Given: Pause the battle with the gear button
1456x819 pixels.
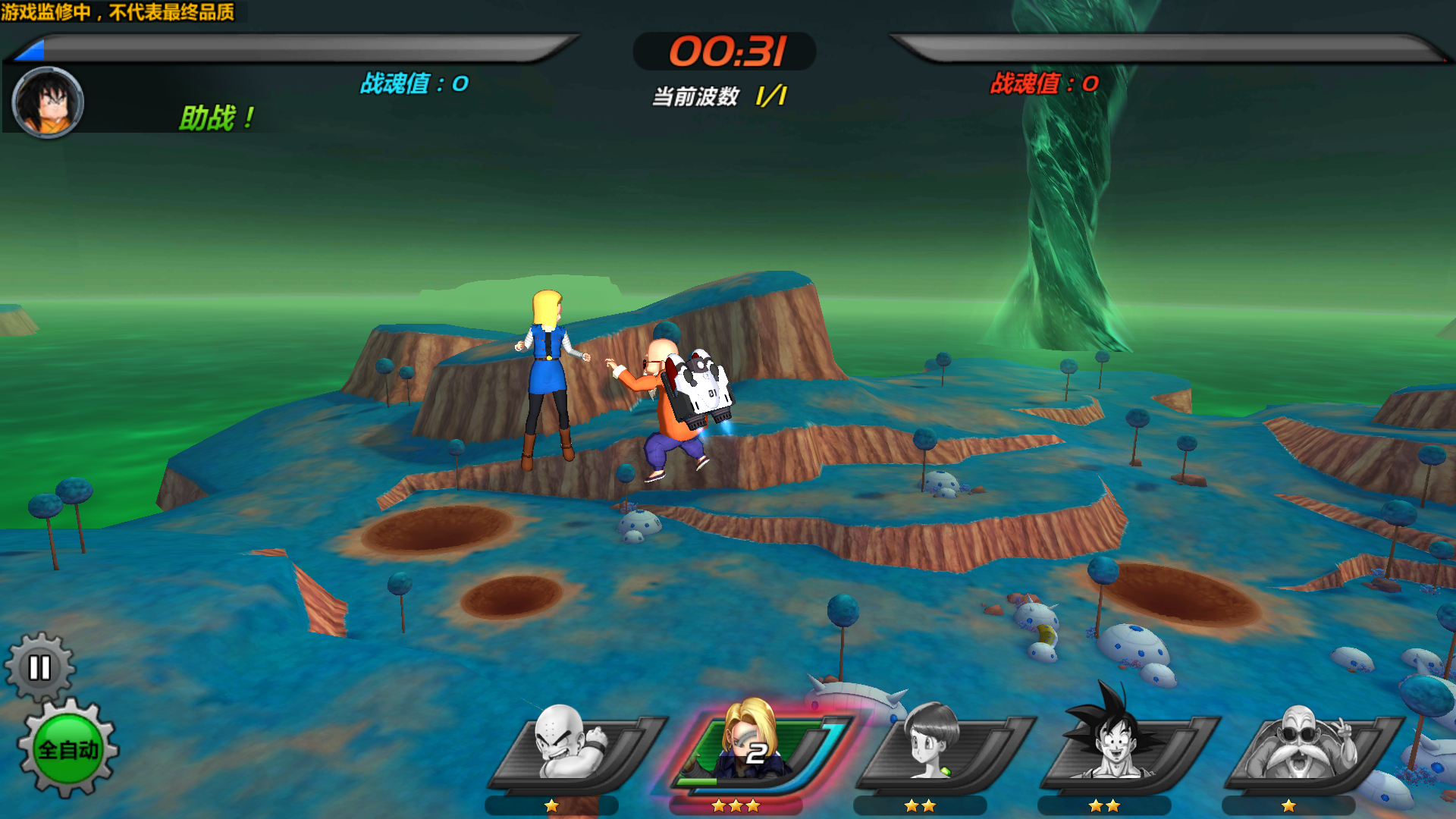Looking at the screenshot, I should (39, 668).
